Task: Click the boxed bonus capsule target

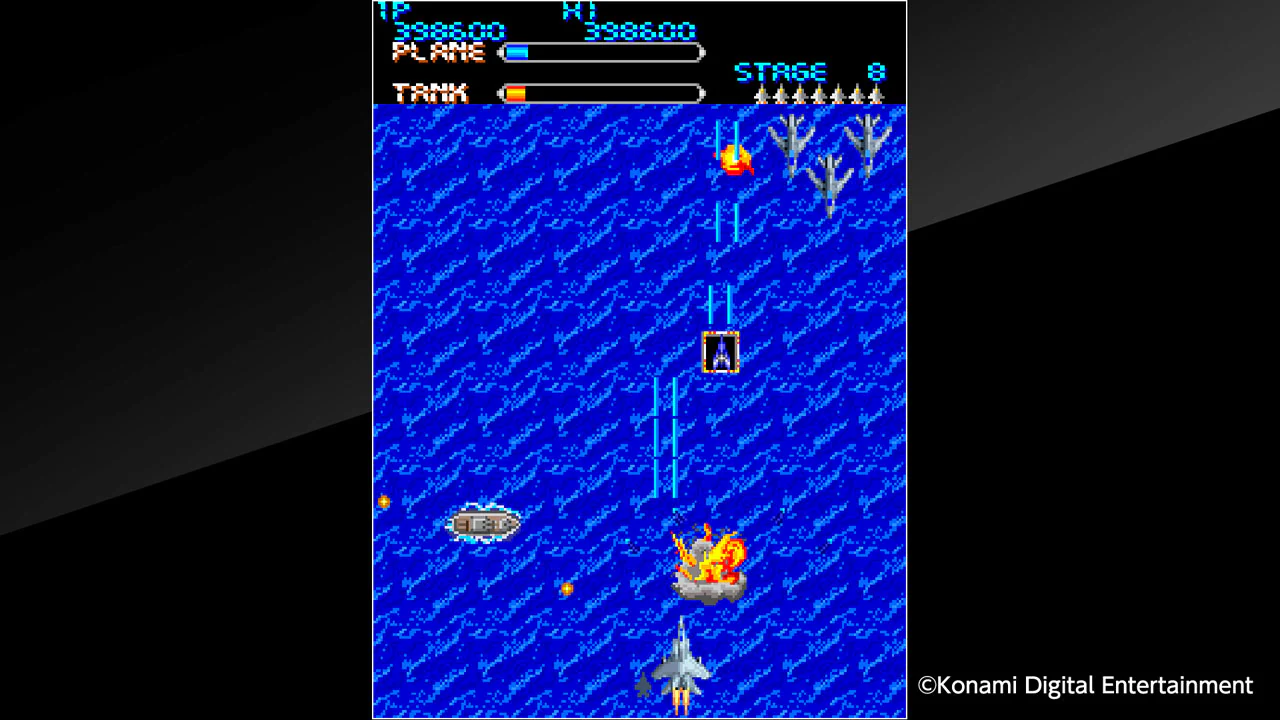Action: 722,351
